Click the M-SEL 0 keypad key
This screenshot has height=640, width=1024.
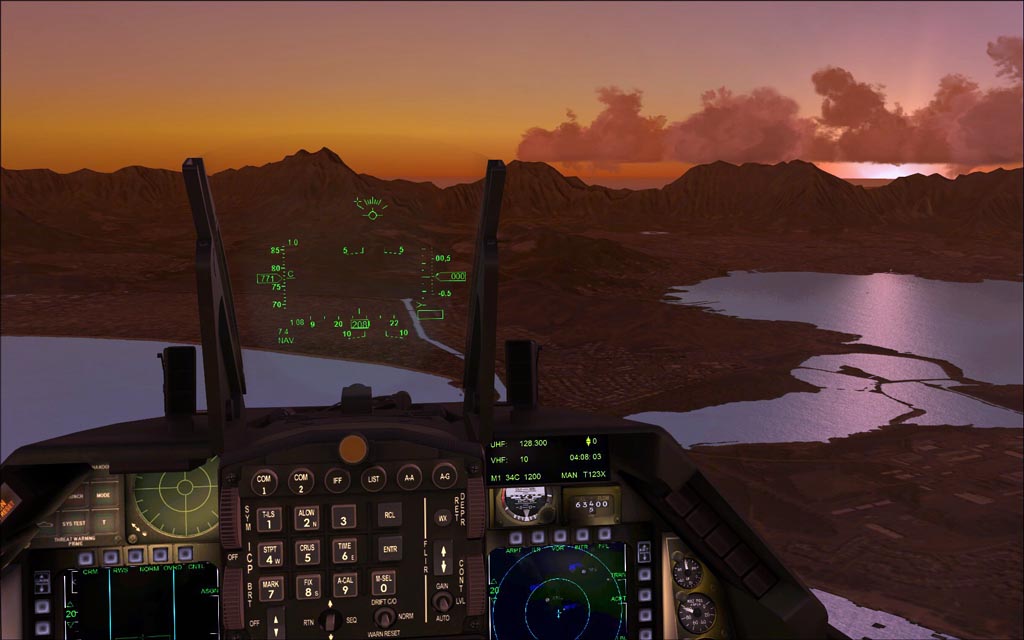click(x=382, y=583)
